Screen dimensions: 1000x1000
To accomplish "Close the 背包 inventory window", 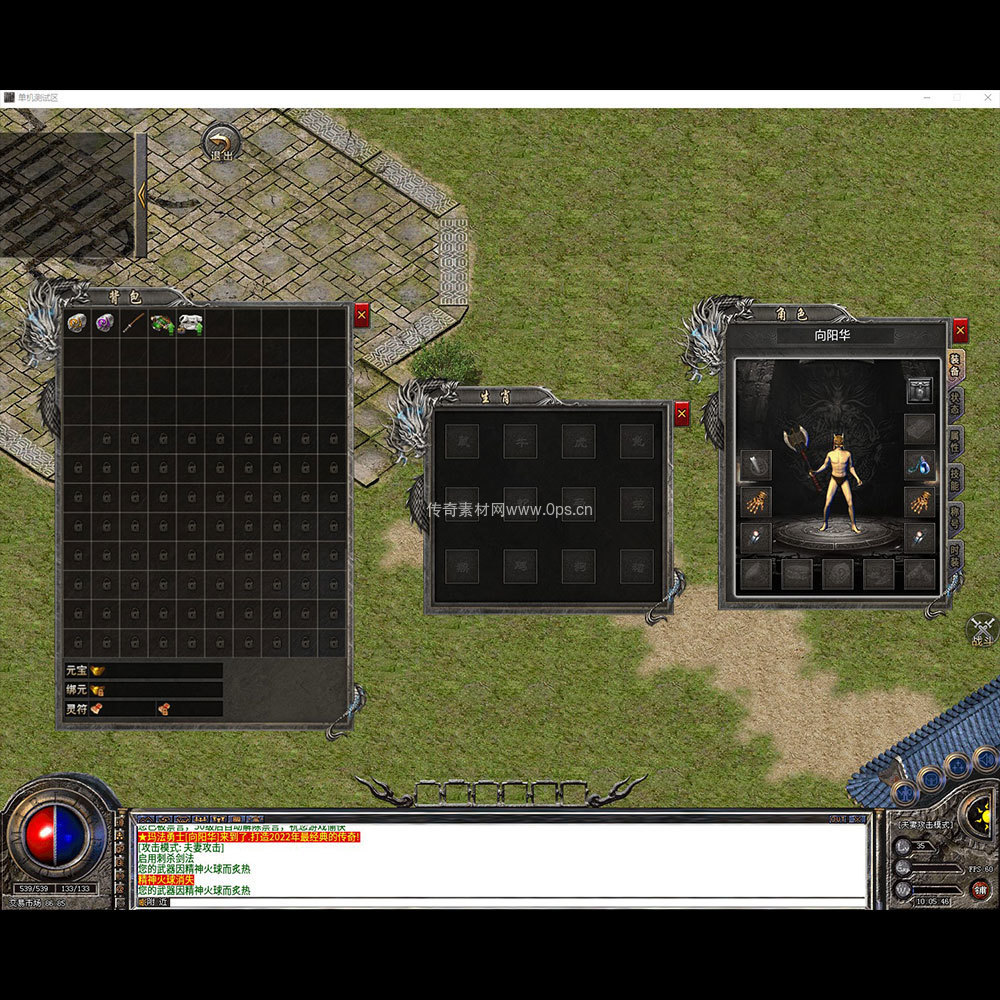I will (x=361, y=316).
